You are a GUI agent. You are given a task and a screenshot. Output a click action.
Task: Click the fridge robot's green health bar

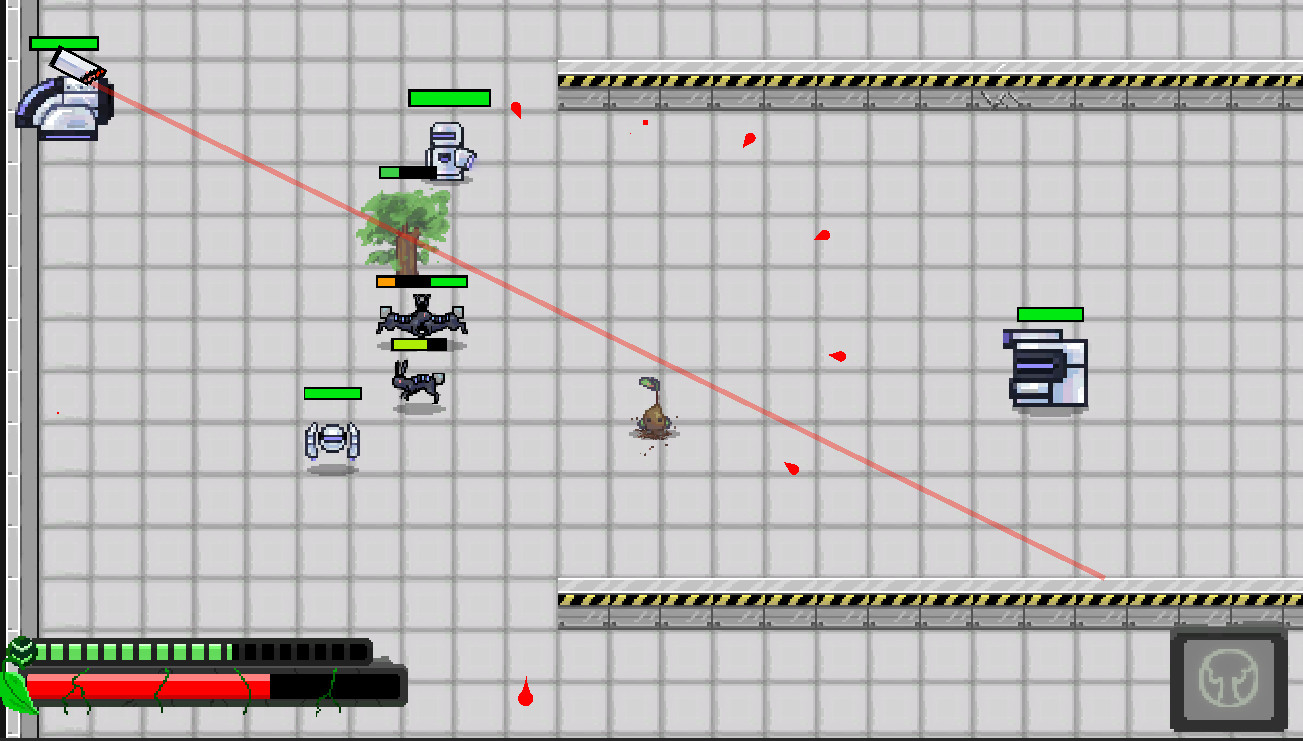pyautogui.click(x=448, y=100)
